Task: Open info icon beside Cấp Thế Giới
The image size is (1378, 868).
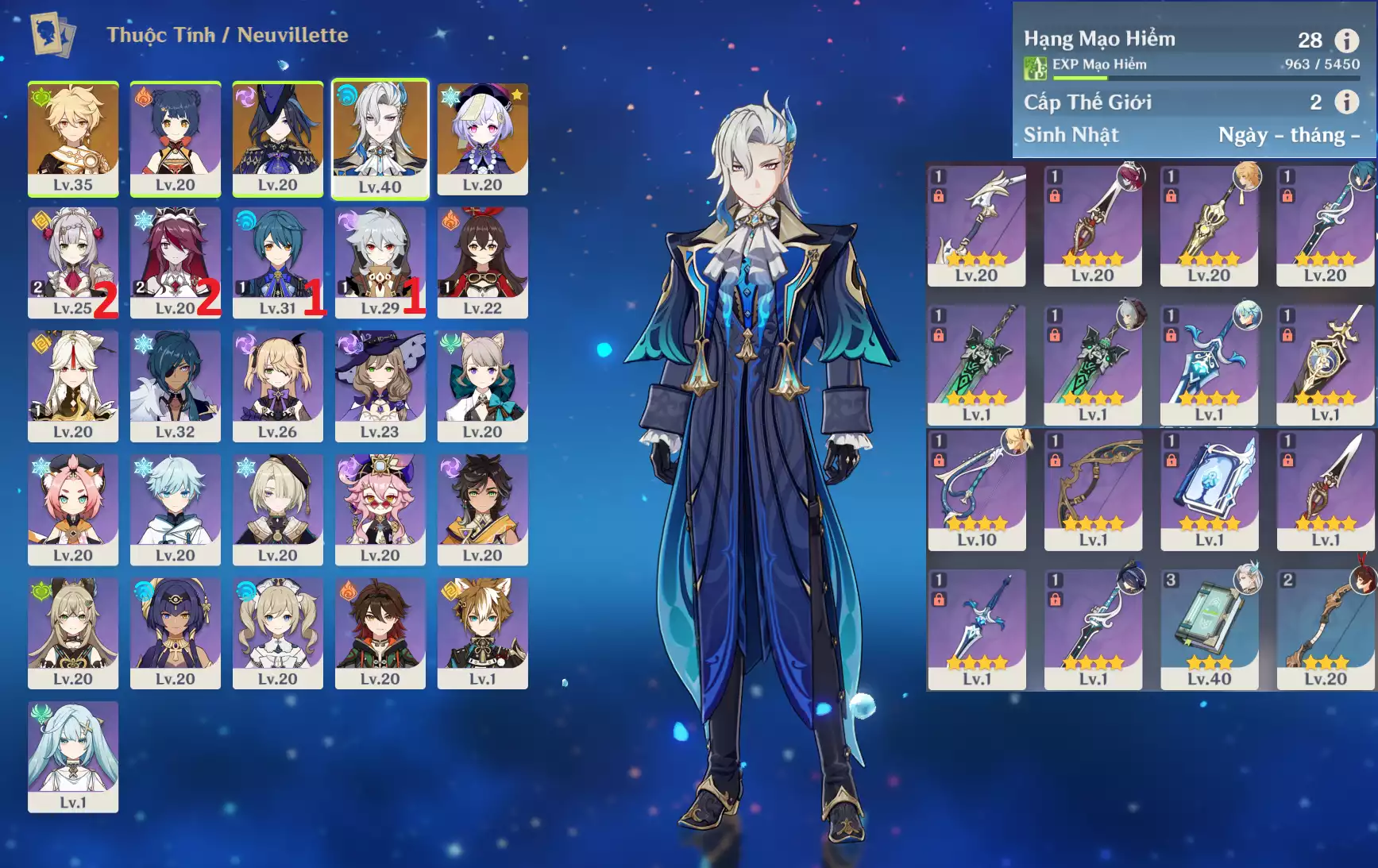Action: point(1346,102)
